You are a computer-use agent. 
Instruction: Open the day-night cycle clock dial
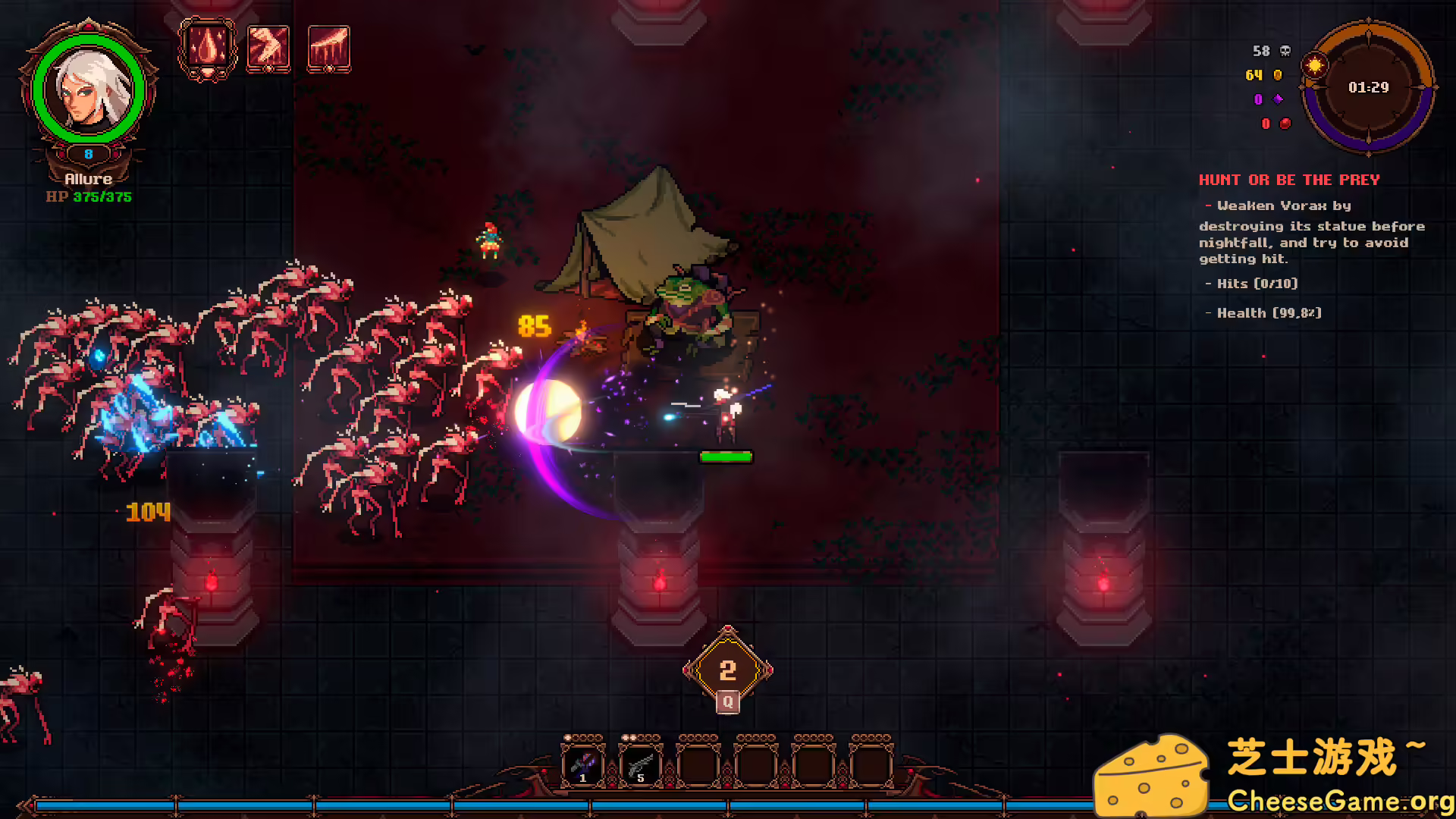click(1368, 87)
